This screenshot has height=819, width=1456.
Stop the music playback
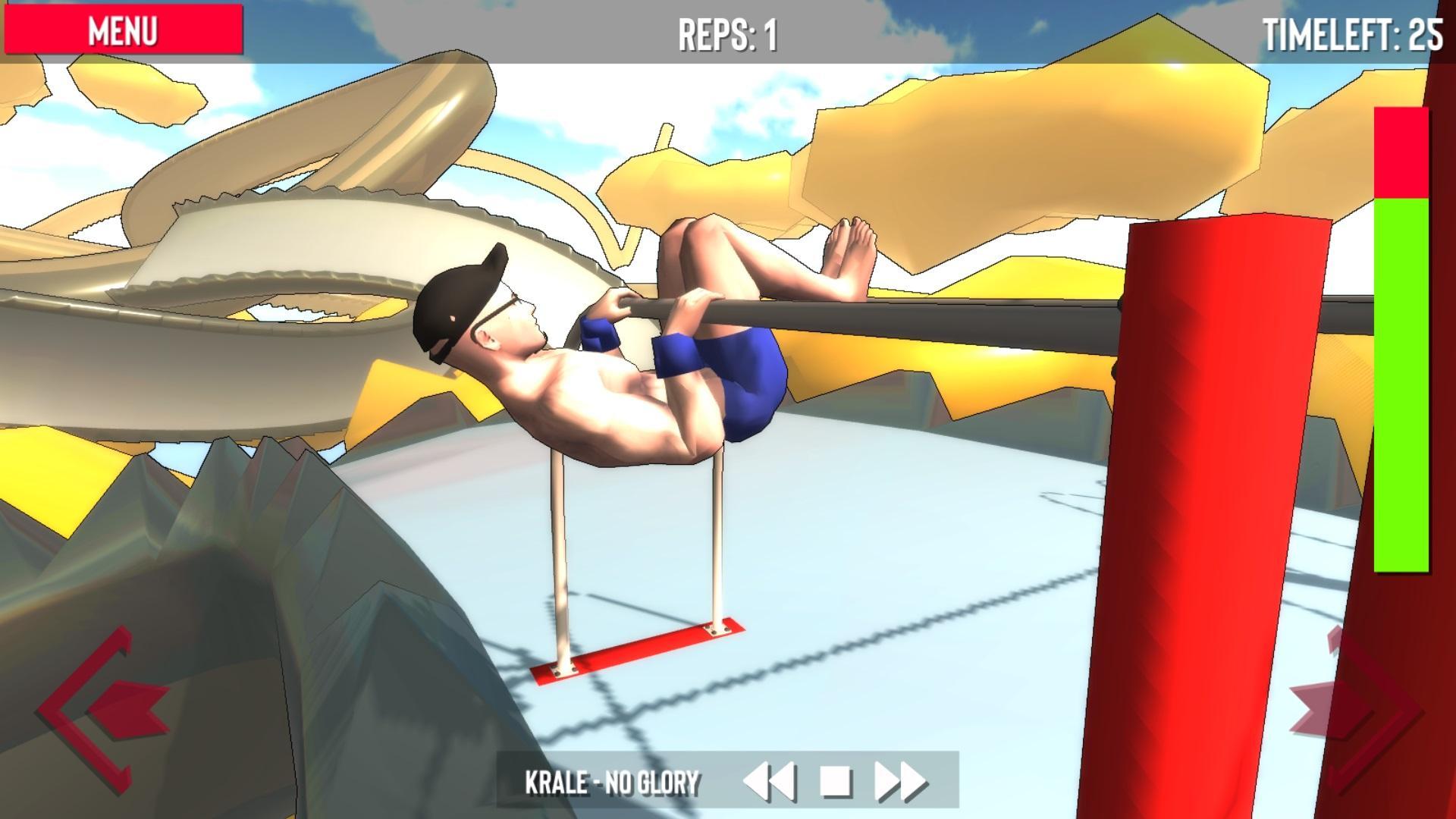coord(836,781)
